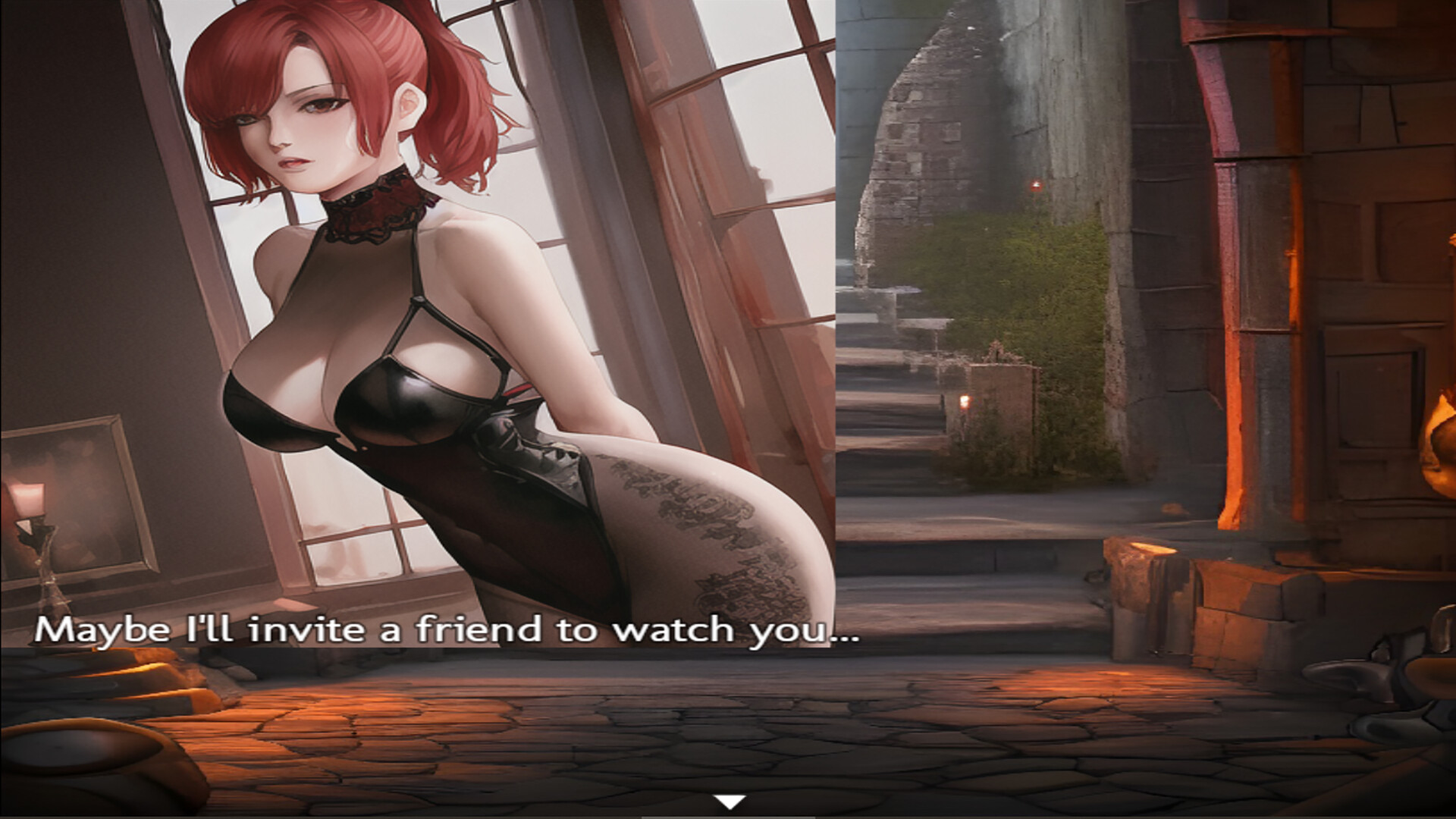1456x819 pixels.
Task: Click the word 'friend' in the dialogue
Action: [479, 631]
